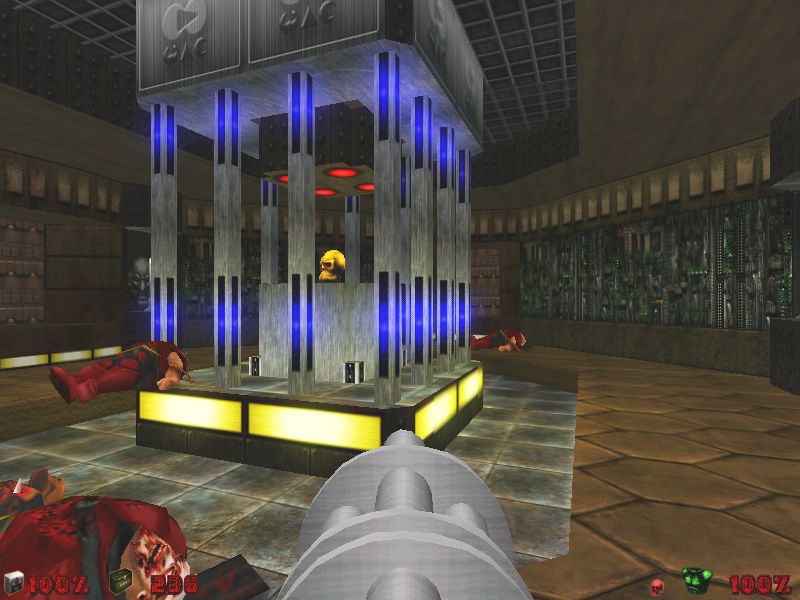Click the medkit health icon
Viewport: 800px width, 600px height.
(x=14, y=582)
